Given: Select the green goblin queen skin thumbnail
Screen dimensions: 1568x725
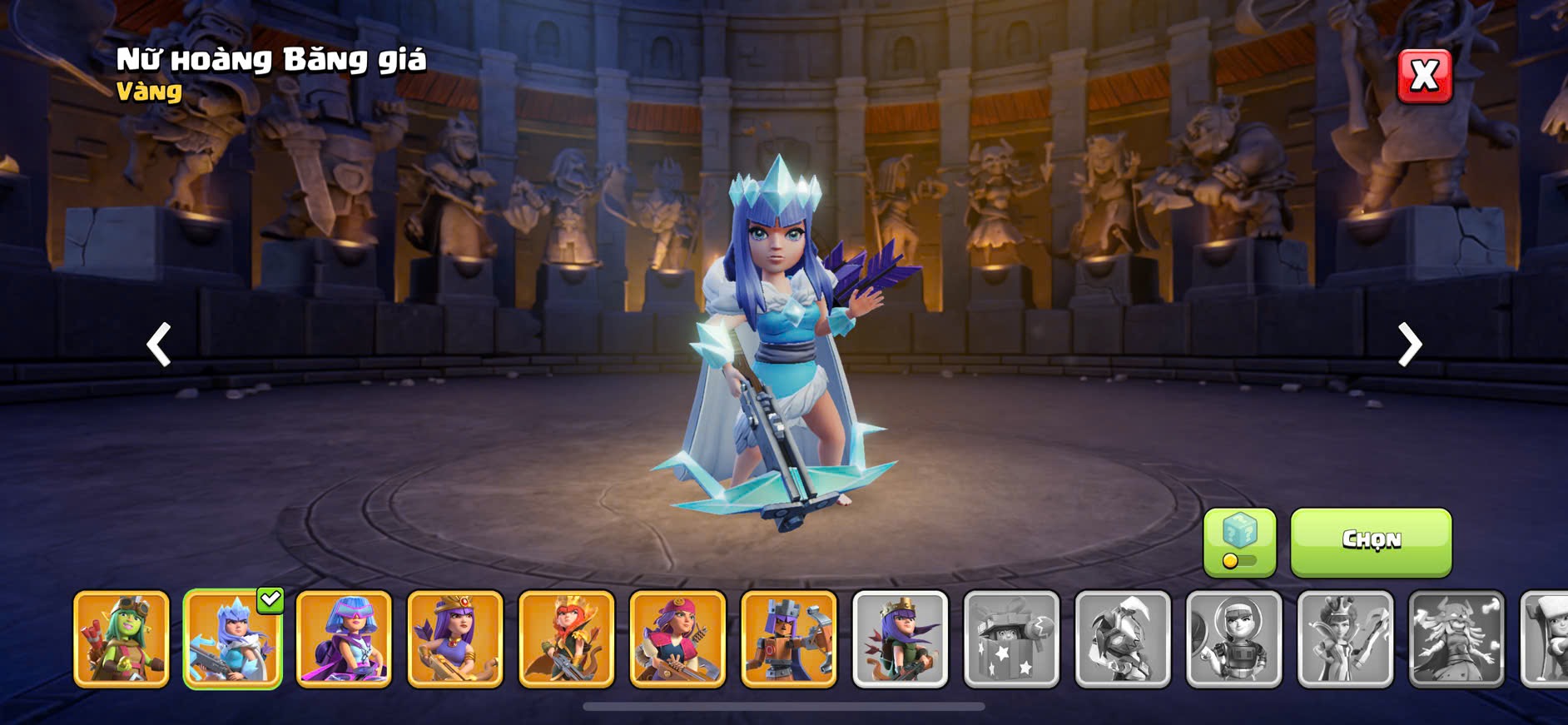Looking at the screenshot, I should [122, 639].
